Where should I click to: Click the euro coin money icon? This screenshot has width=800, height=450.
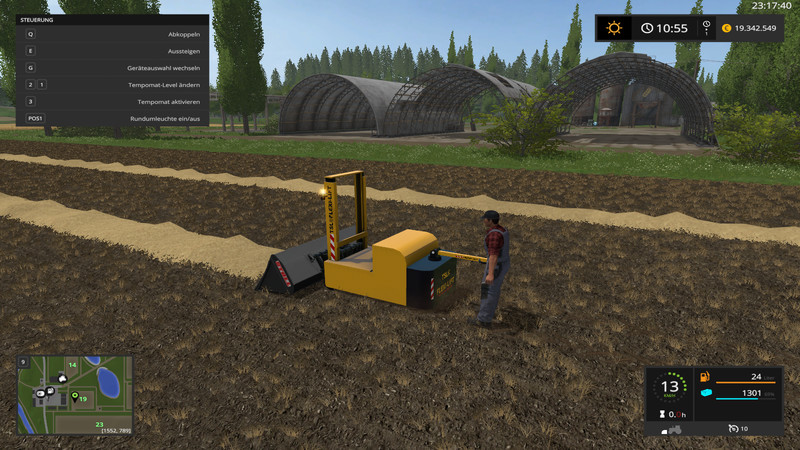tap(726, 28)
